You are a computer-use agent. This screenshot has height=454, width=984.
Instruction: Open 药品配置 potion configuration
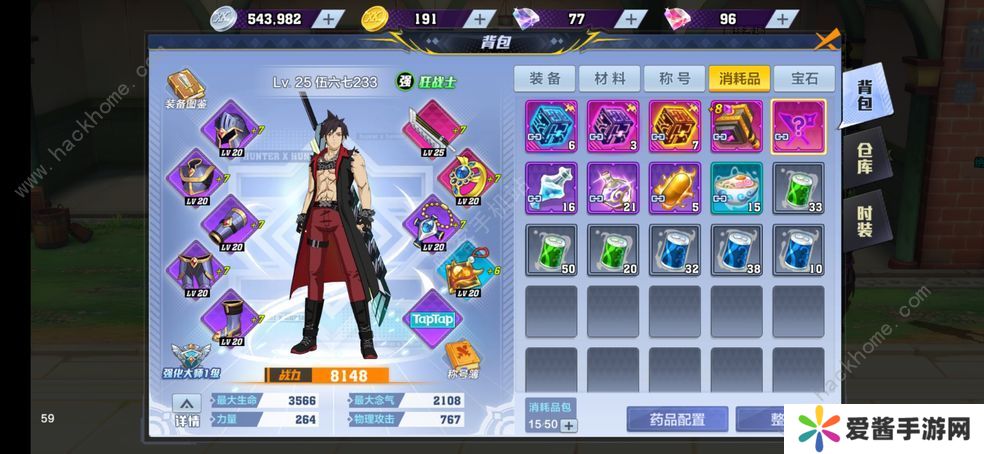(x=676, y=420)
